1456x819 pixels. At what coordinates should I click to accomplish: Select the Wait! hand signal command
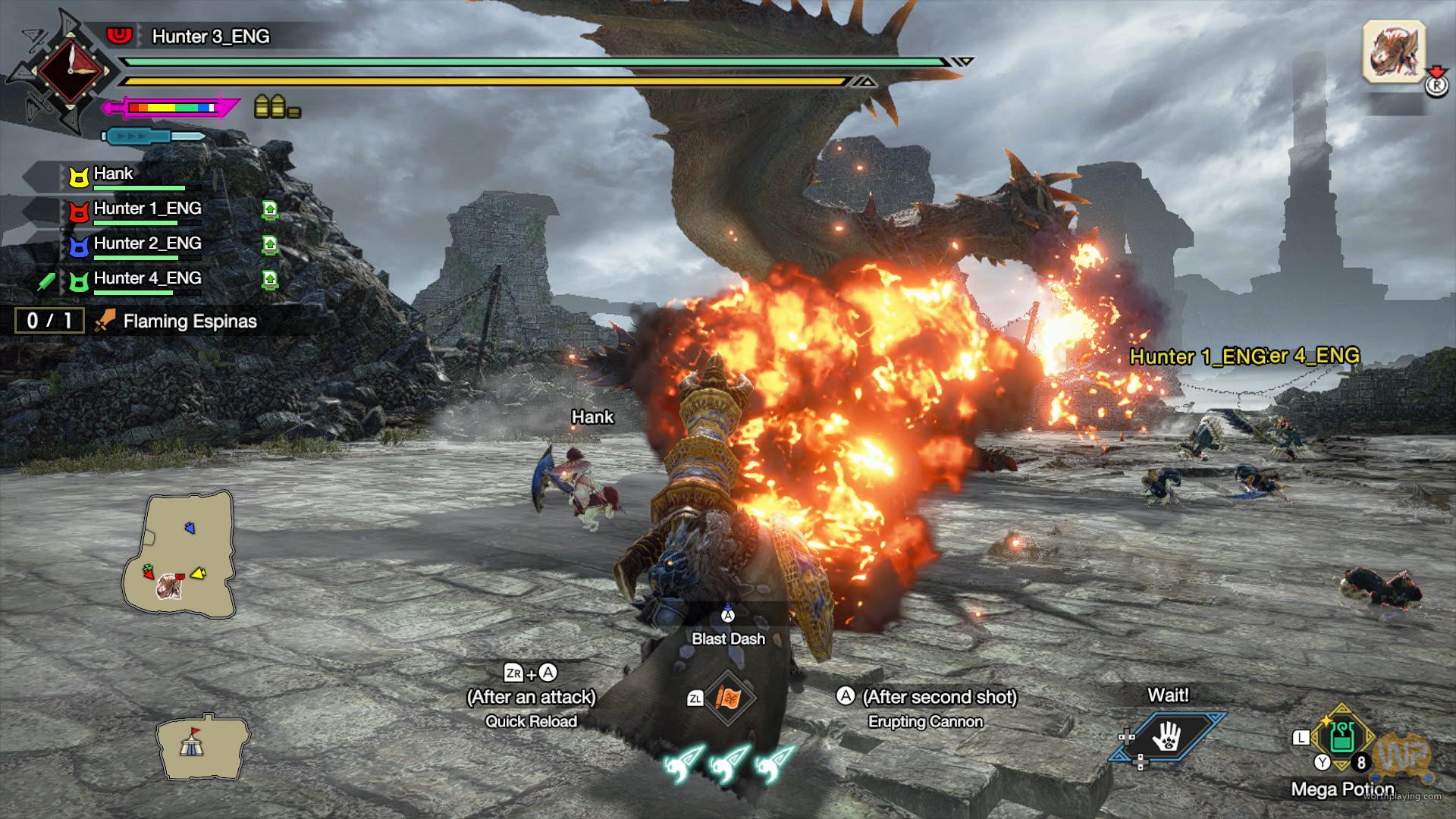pos(1167,735)
